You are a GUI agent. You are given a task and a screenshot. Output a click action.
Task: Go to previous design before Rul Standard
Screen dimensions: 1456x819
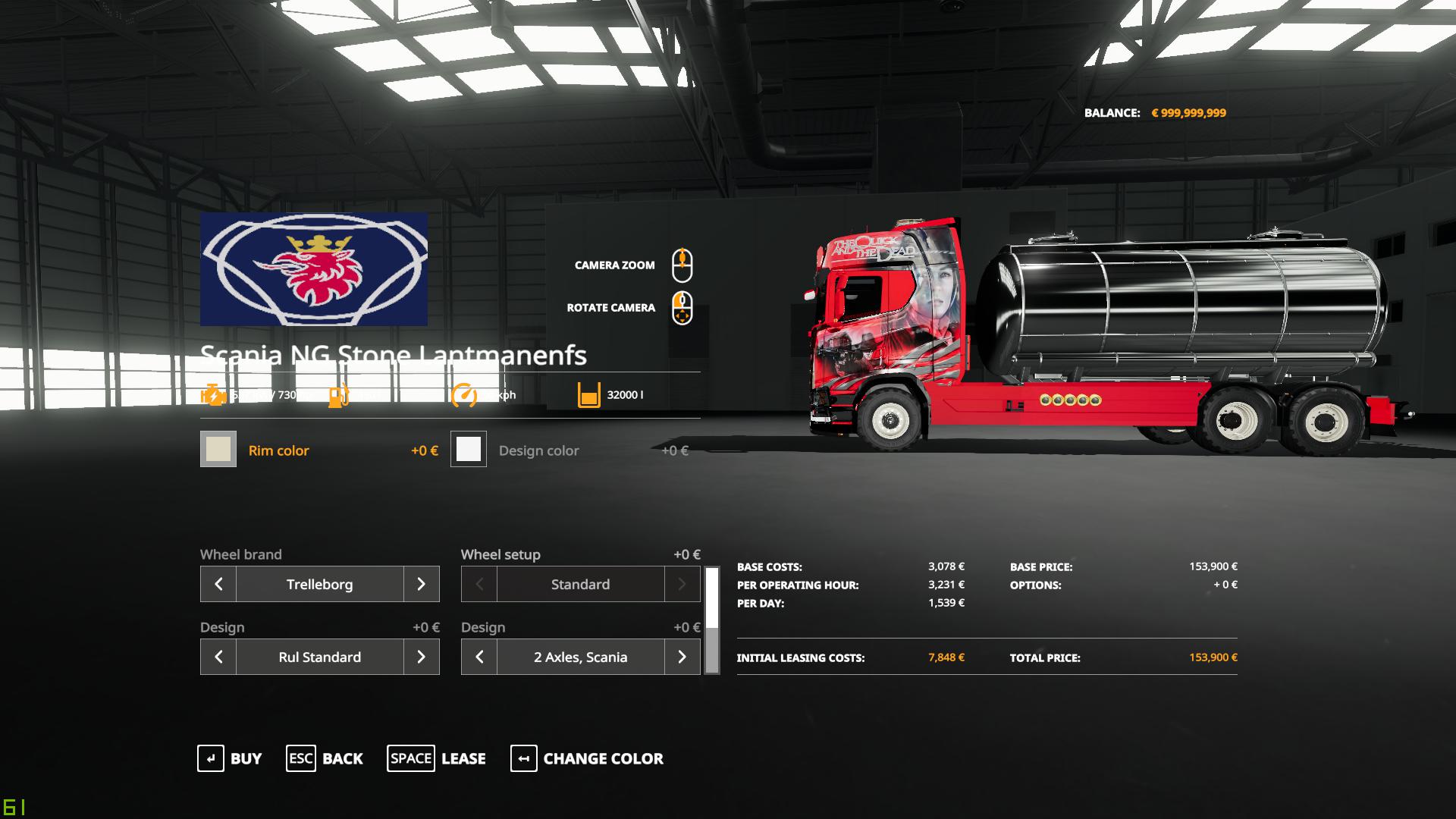click(218, 657)
